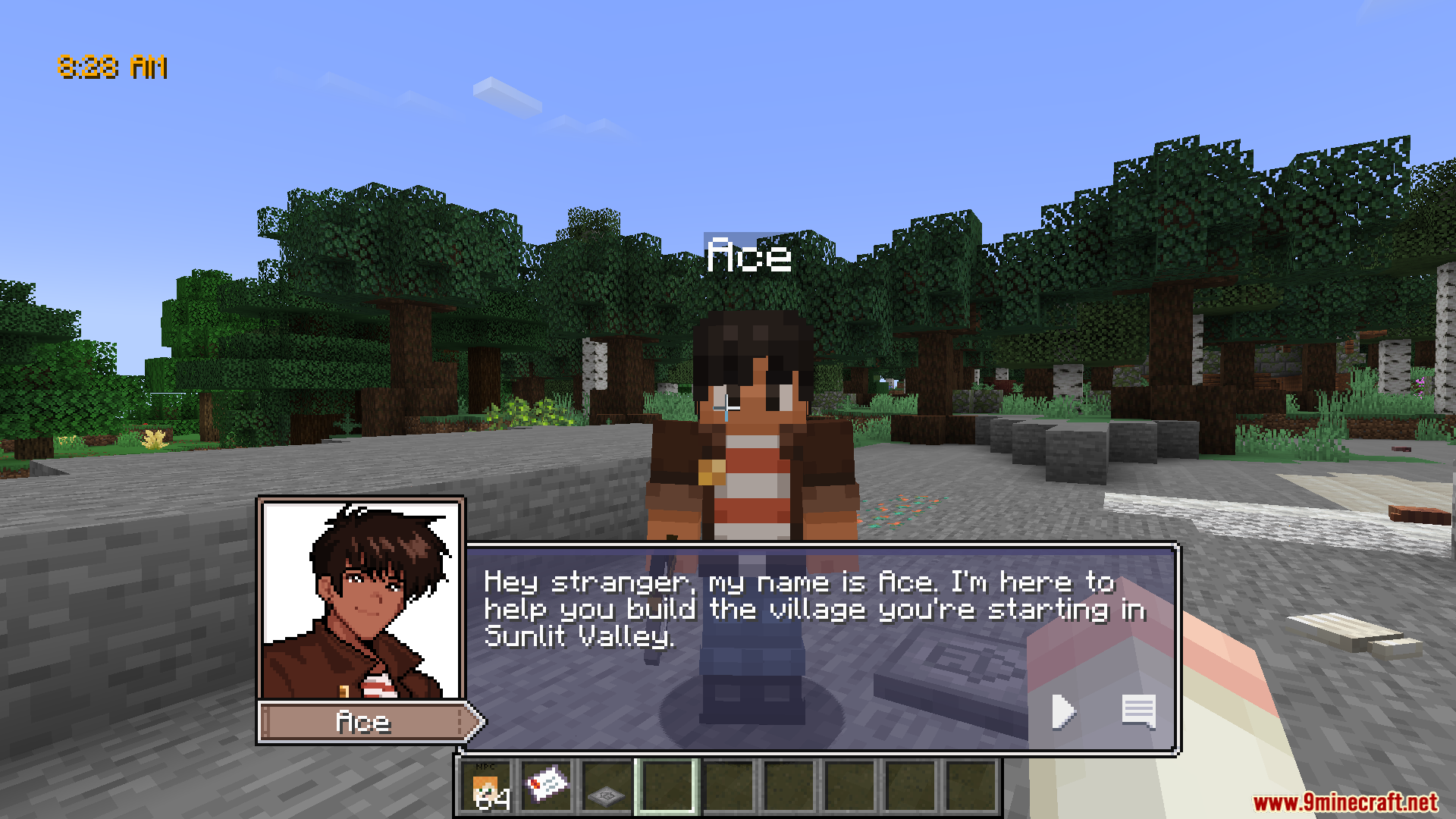Click the Ace name banner under the portrait
The height and width of the screenshot is (819, 1456).
[x=364, y=722]
